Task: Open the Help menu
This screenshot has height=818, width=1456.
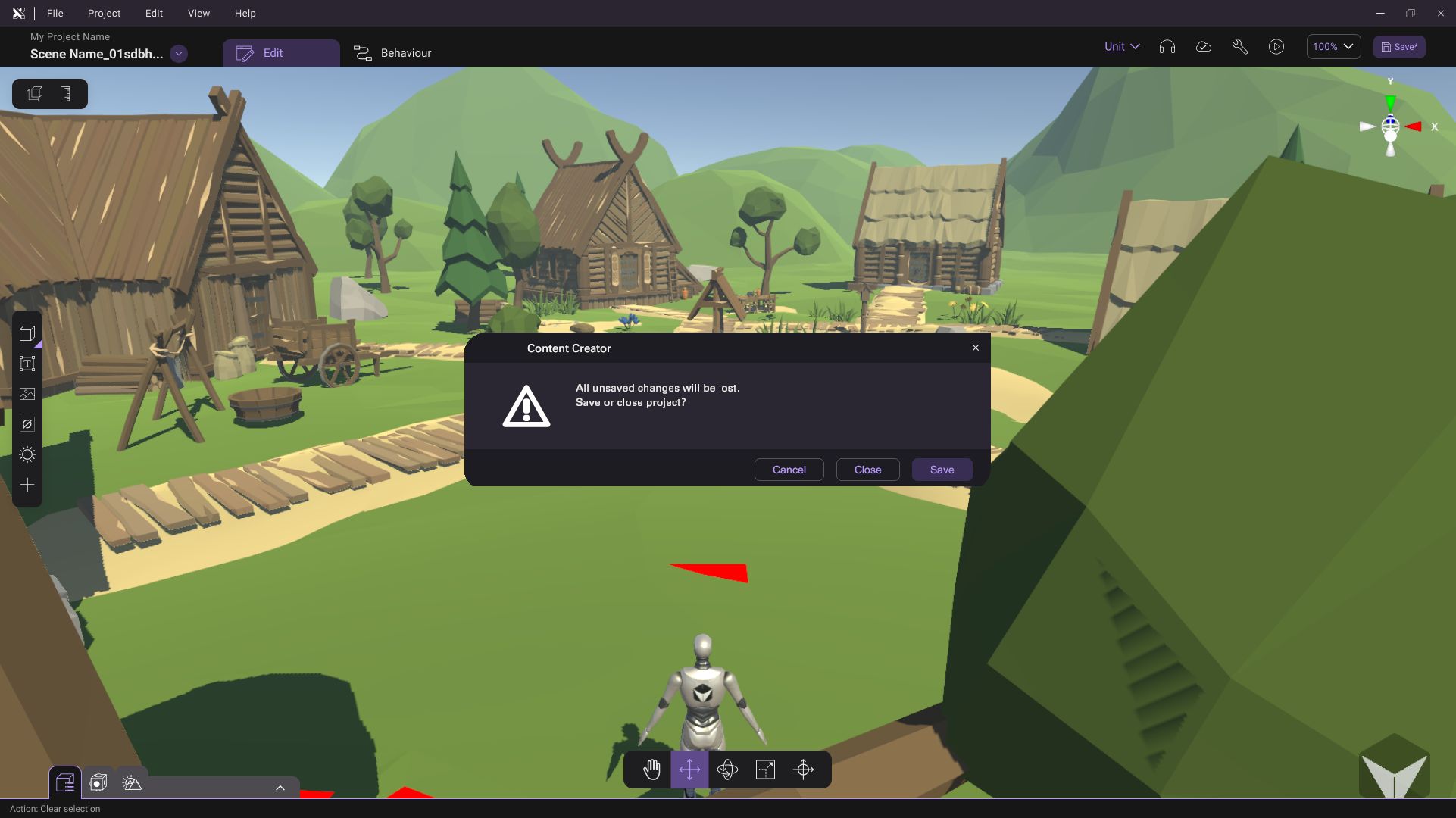Action: [x=245, y=13]
